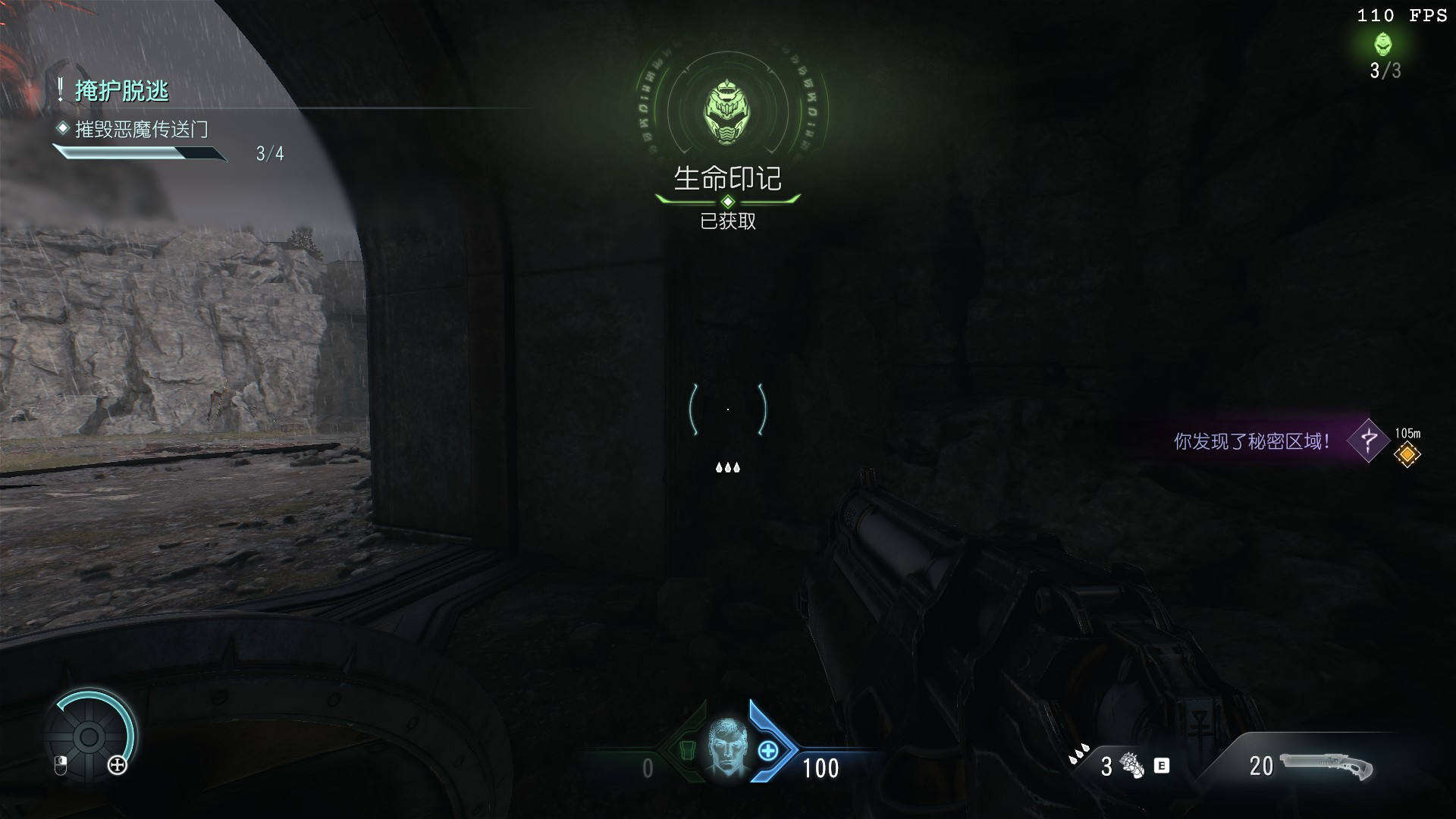Click the green 生命印记 helmet emblem
Screen dimensions: 1456x819
click(727, 114)
